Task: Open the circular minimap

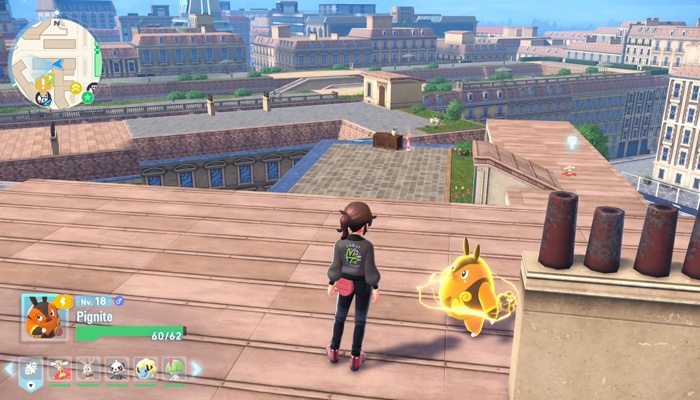Action: pos(54,62)
